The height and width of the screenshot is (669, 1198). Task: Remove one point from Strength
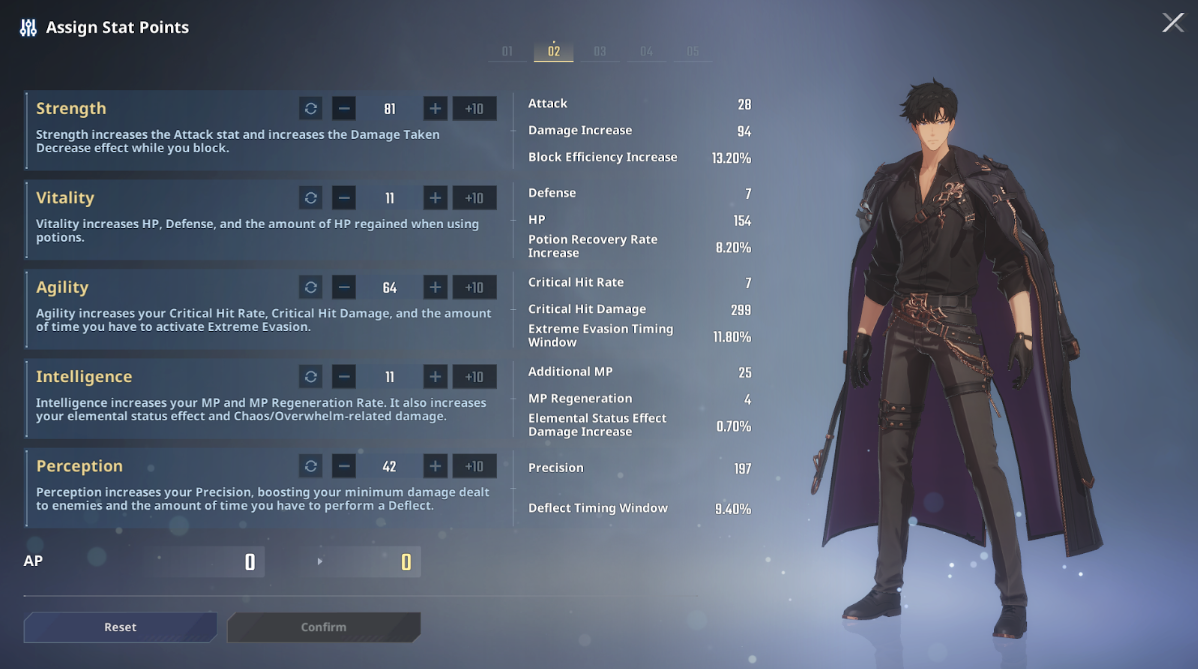coord(344,109)
